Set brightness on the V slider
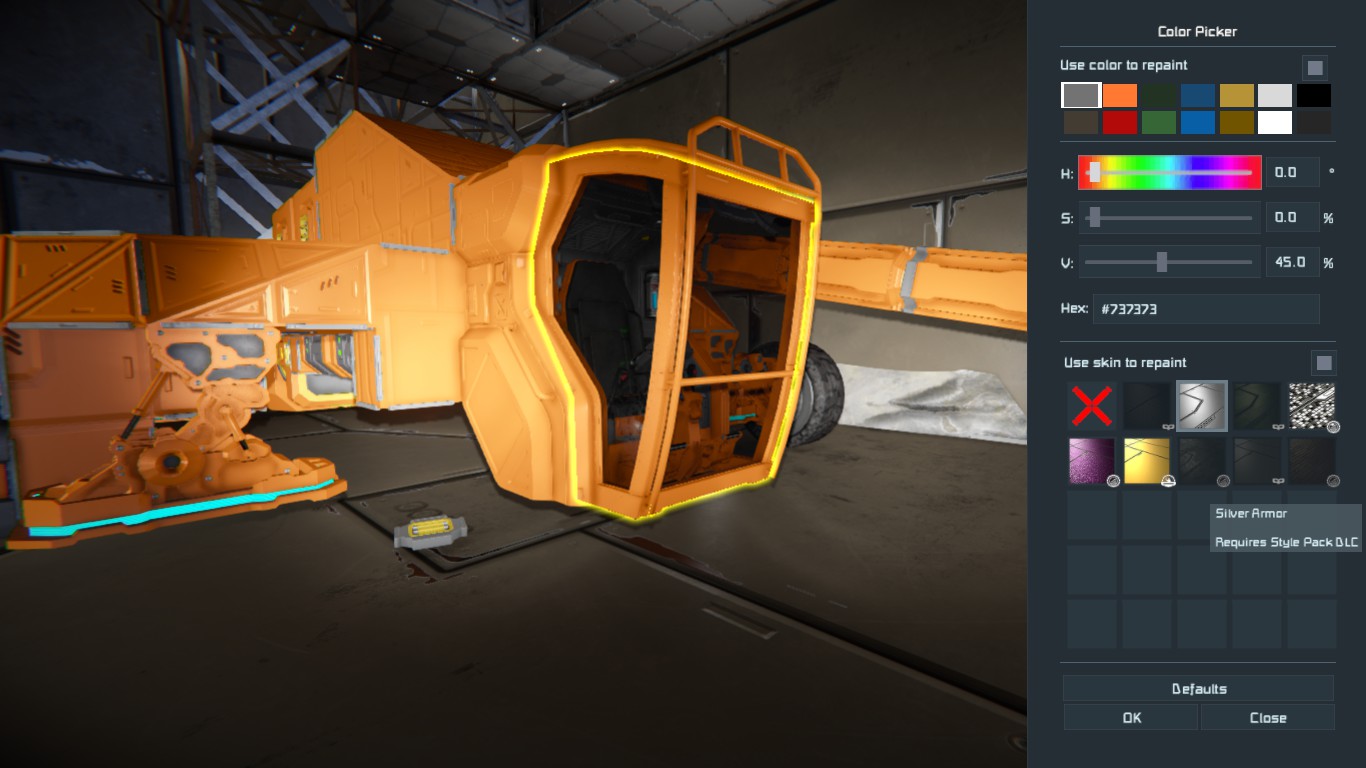1366x768 pixels. click(1169, 262)
